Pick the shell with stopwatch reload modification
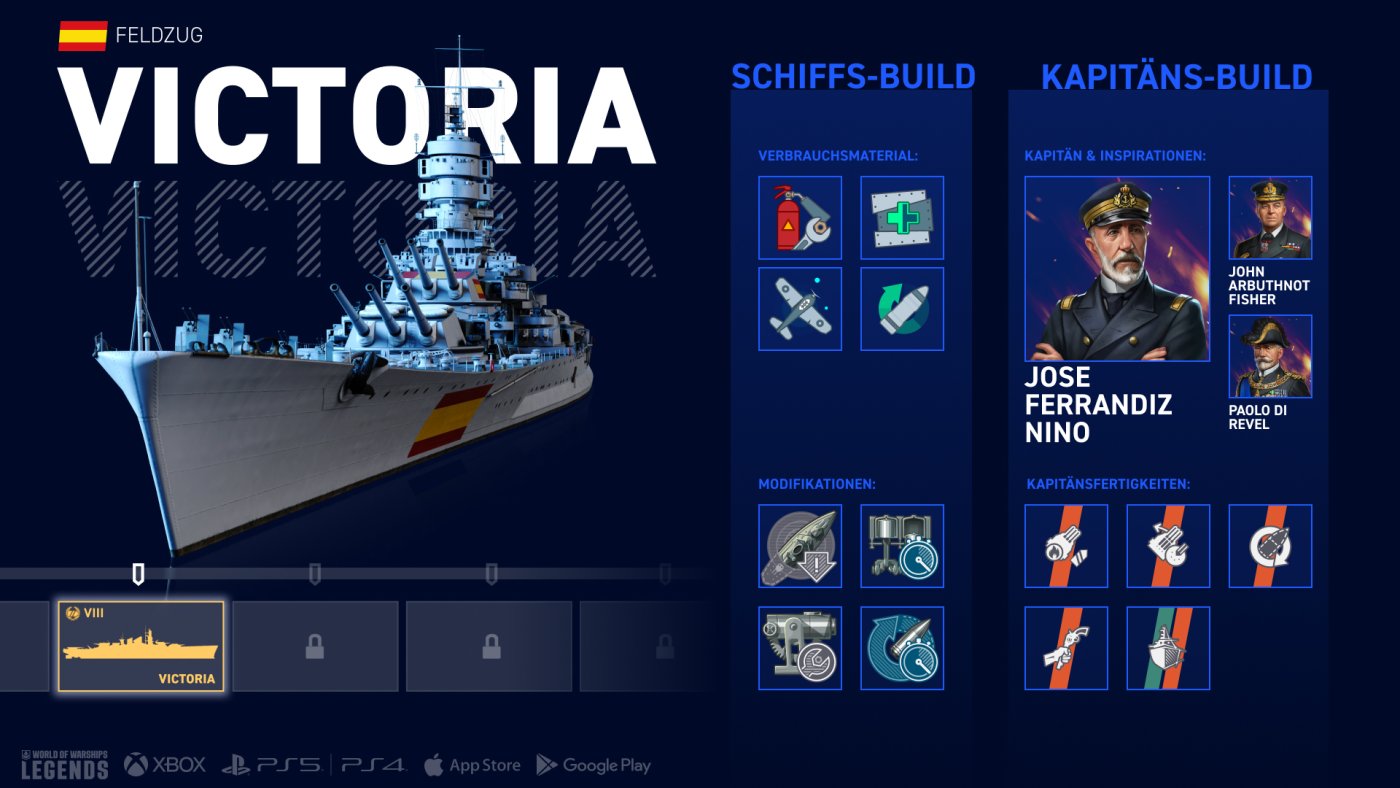Viewport: 1400px width, 788px height. [902, 648]
